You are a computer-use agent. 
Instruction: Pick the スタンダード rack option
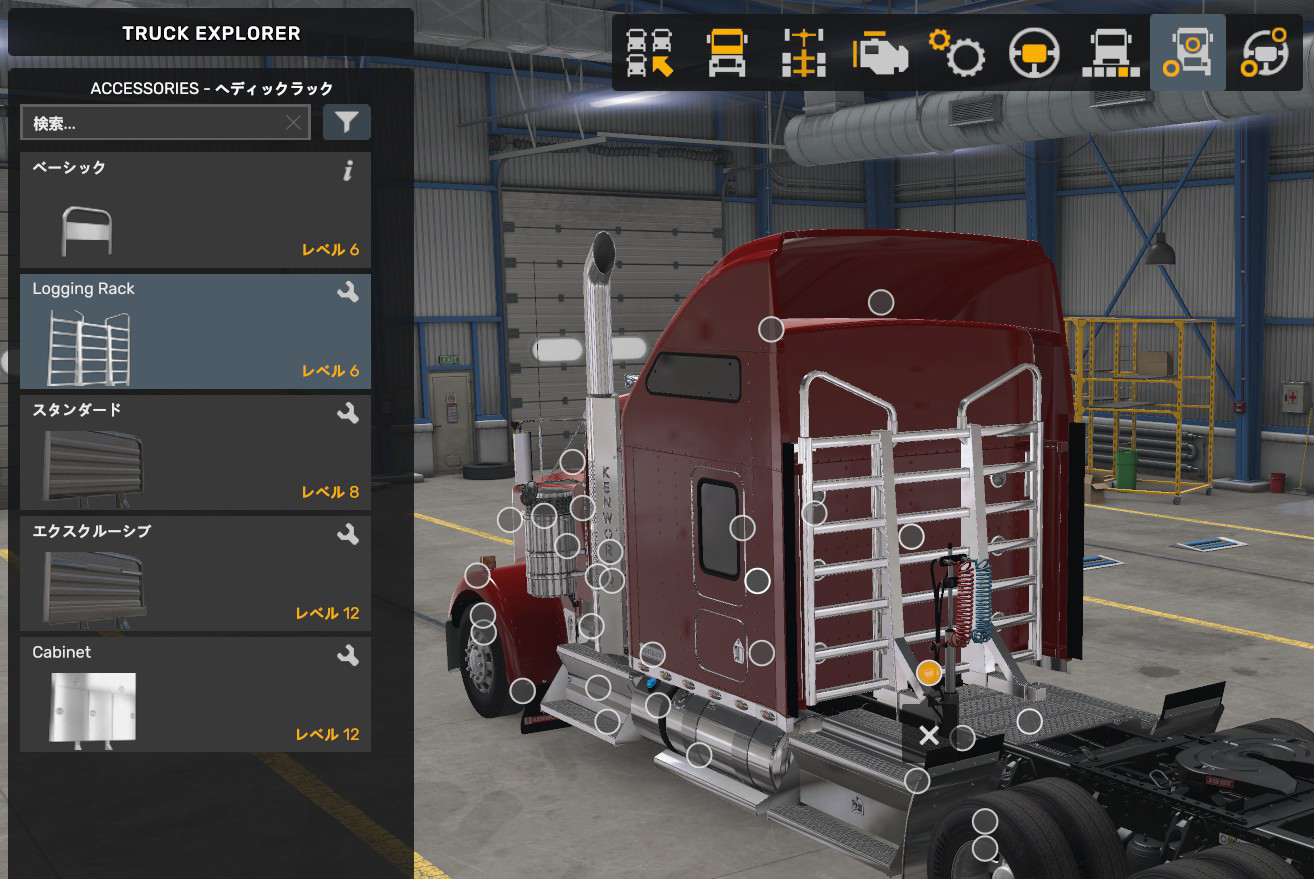click(195, 452)
